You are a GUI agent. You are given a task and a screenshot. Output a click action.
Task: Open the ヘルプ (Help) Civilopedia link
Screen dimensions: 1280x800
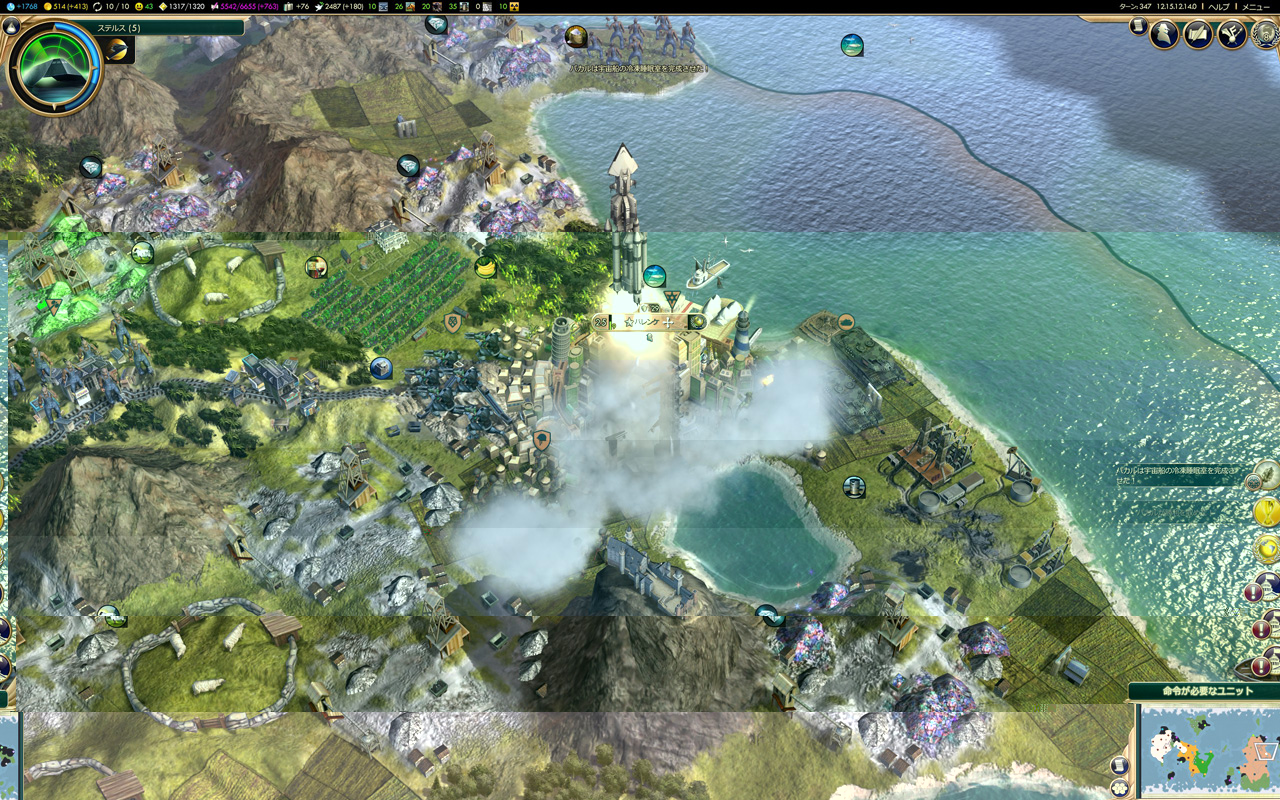pos(1219,6)
